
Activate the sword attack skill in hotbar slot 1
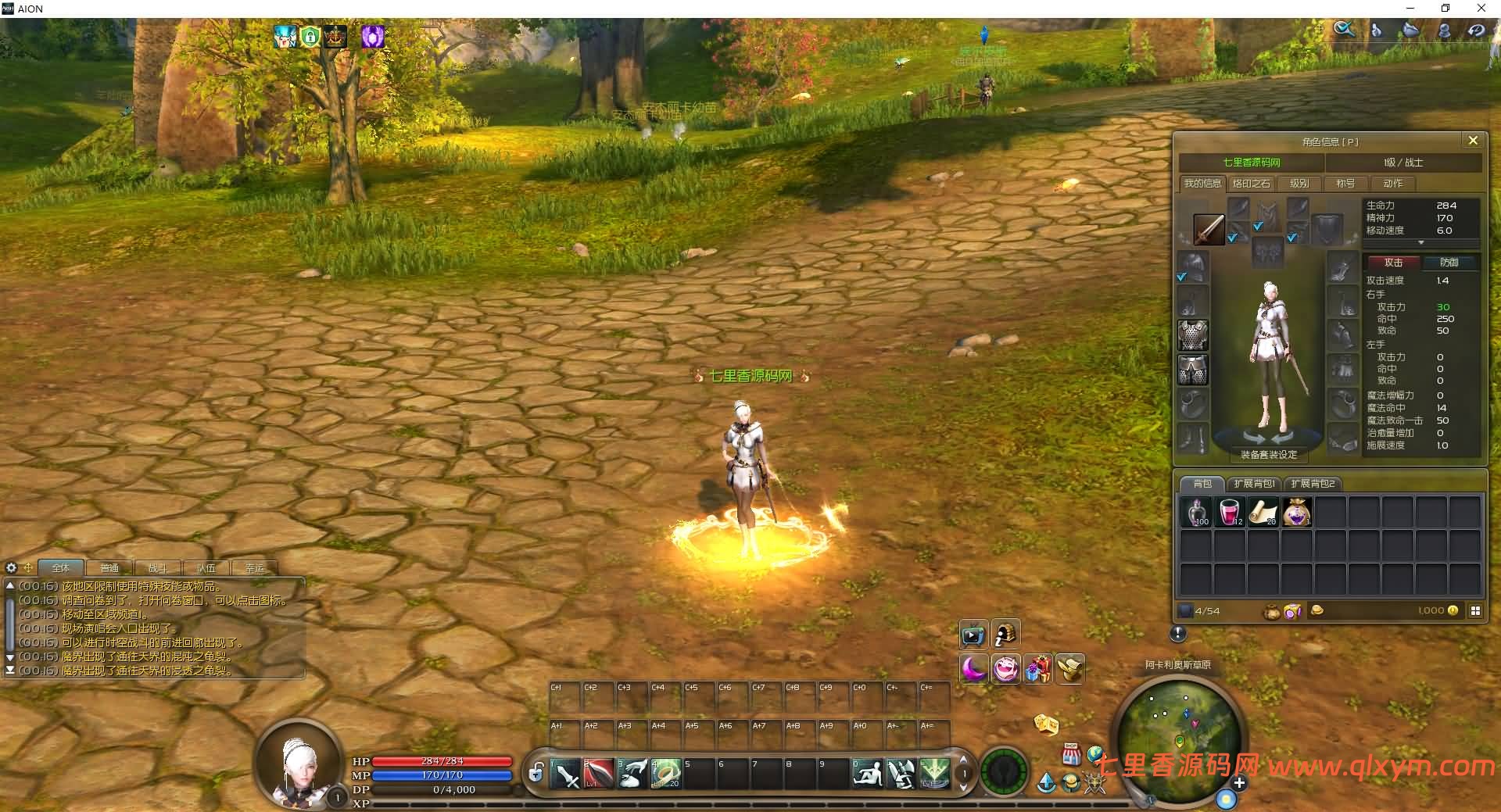point(565,774)
